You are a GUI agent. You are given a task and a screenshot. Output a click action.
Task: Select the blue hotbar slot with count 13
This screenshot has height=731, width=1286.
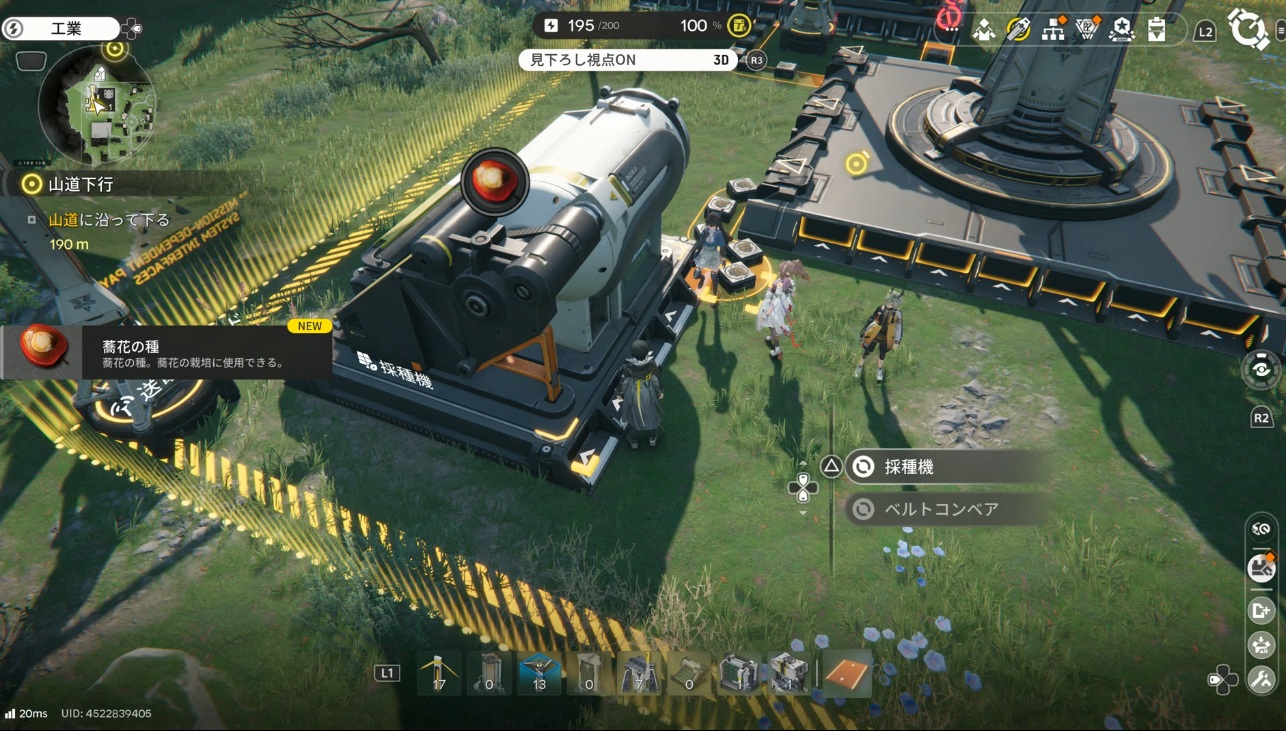pos(540,673)
